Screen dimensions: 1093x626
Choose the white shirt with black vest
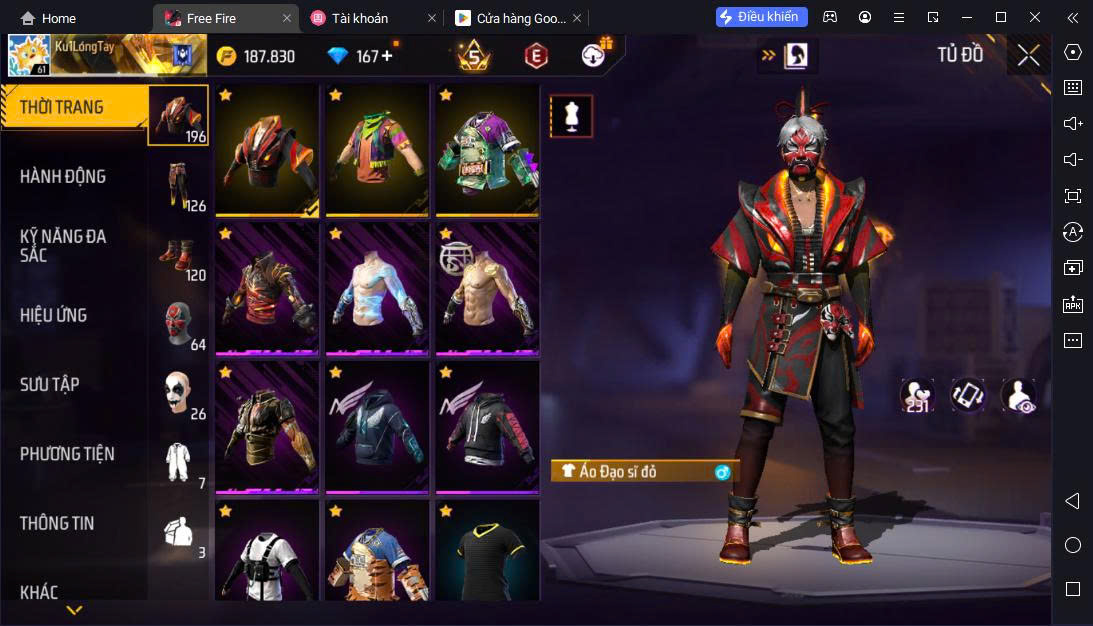[x=267, y=555]
